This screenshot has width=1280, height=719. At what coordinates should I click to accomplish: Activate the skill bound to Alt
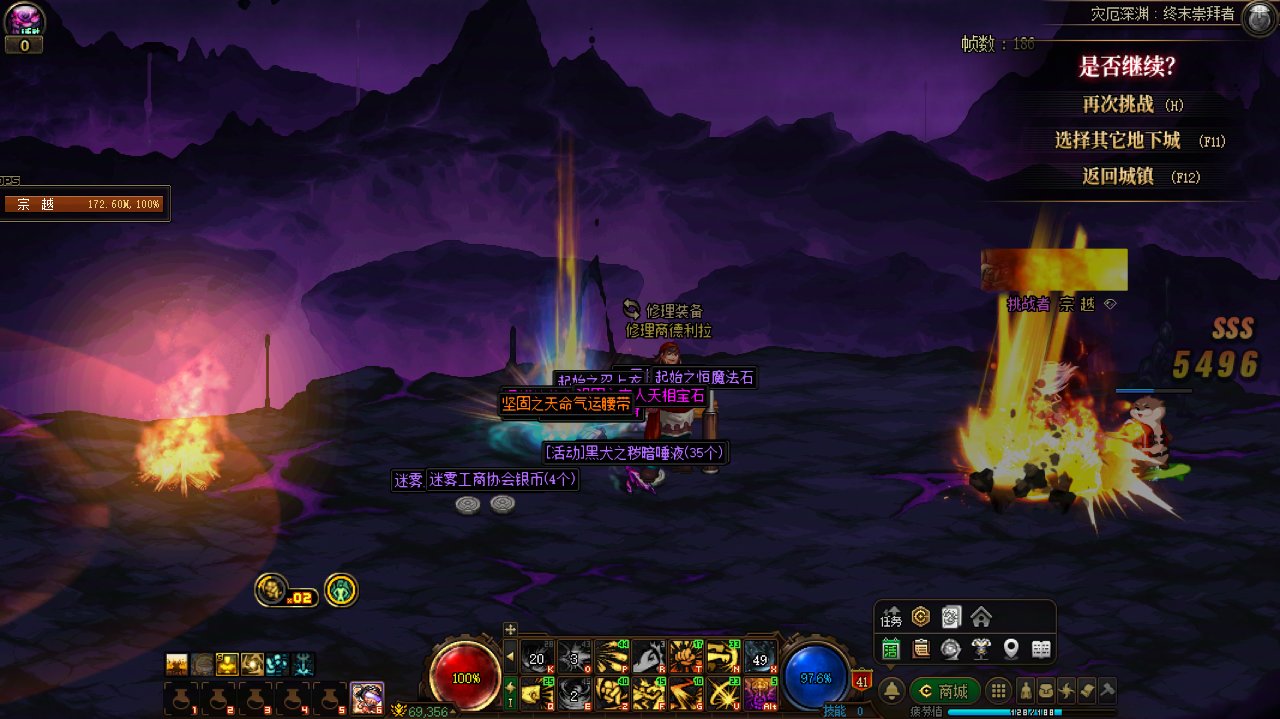pyautogui.click(x=760, y=692)
